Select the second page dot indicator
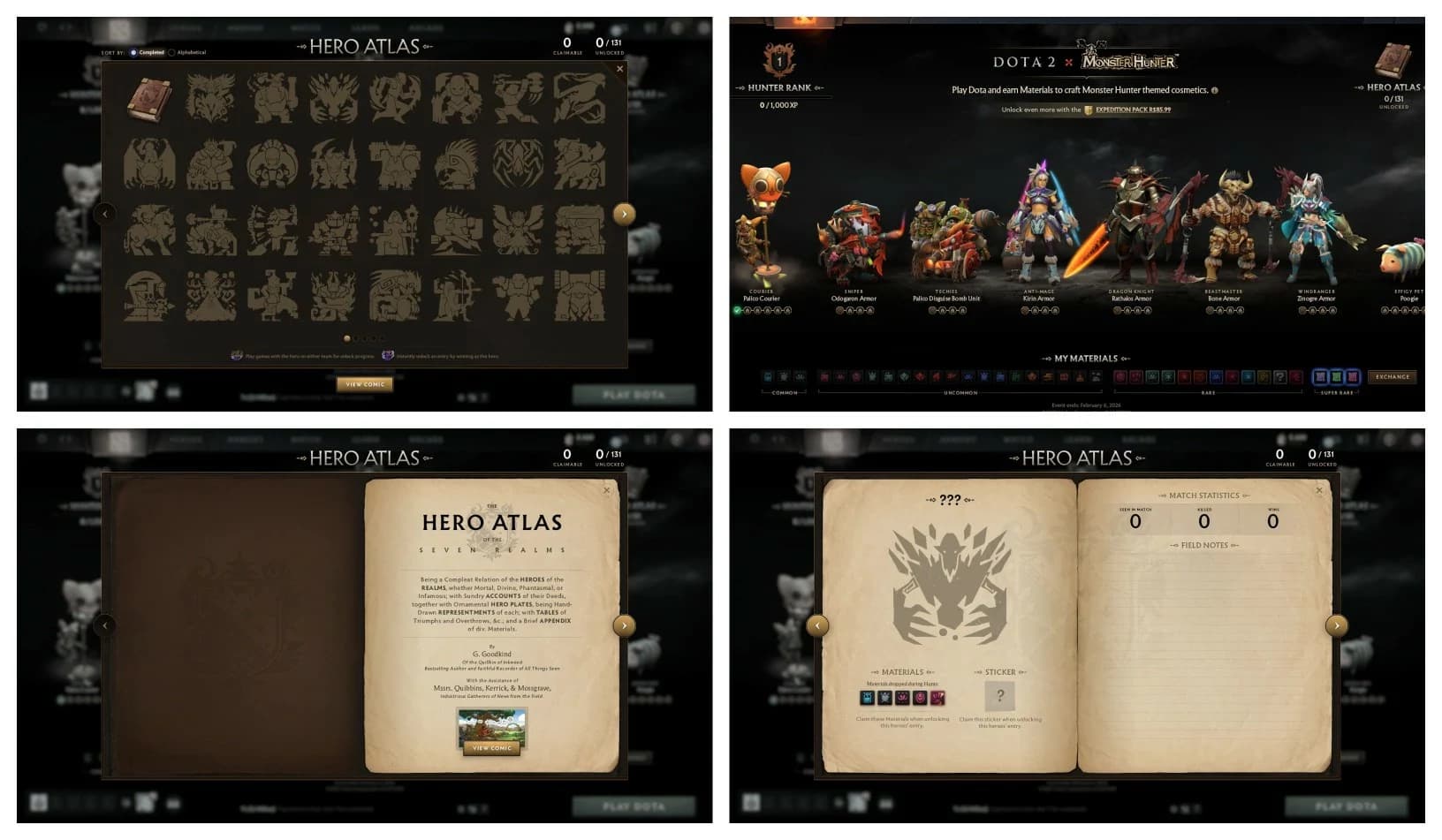This screenshot has height=840, width=1442. (354, 337)
